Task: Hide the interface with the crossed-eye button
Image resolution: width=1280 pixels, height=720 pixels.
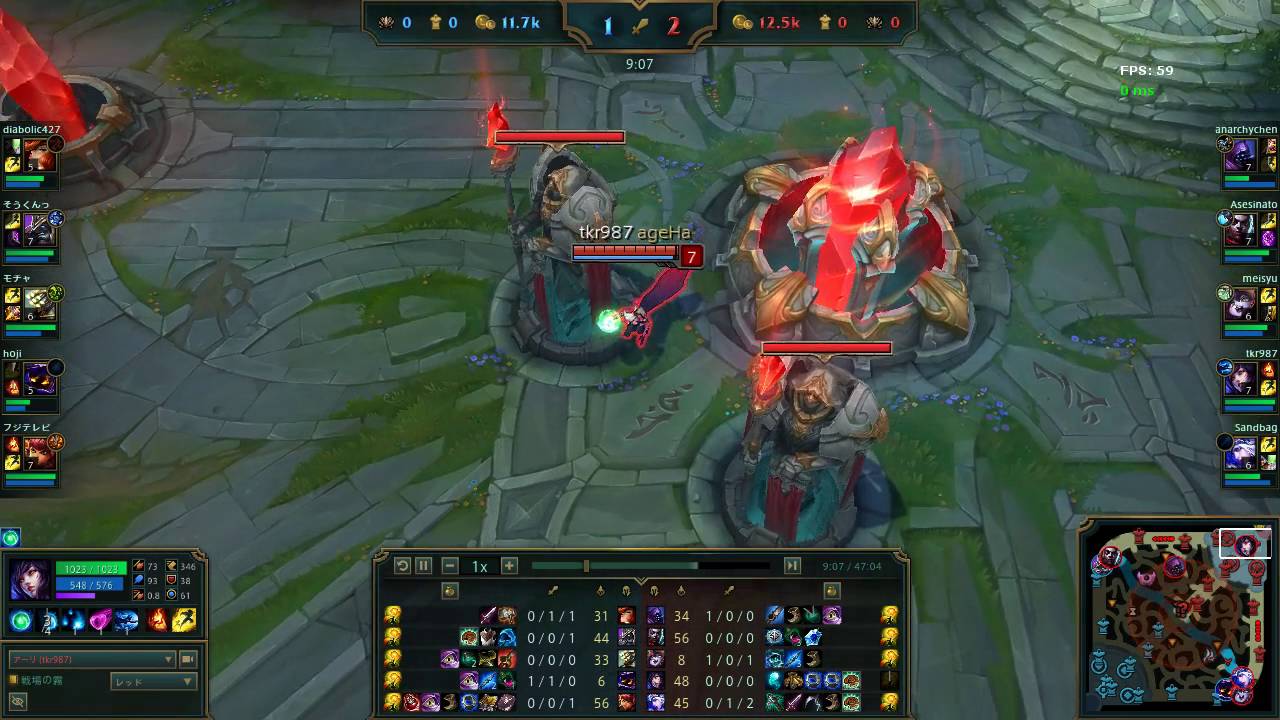Action: pyautogui.click(x=17, y=702)
